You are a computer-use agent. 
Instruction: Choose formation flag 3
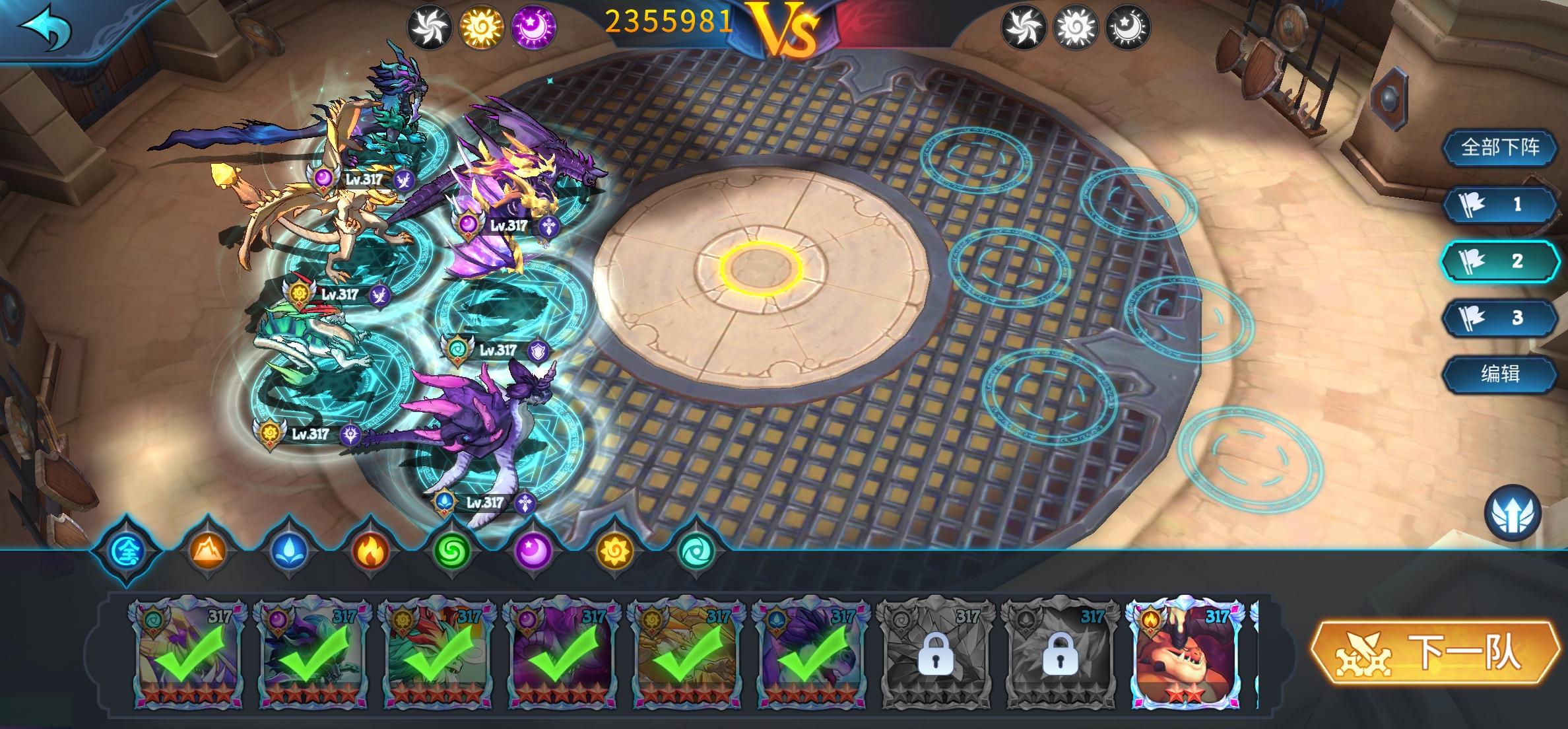pos(1499,318)
